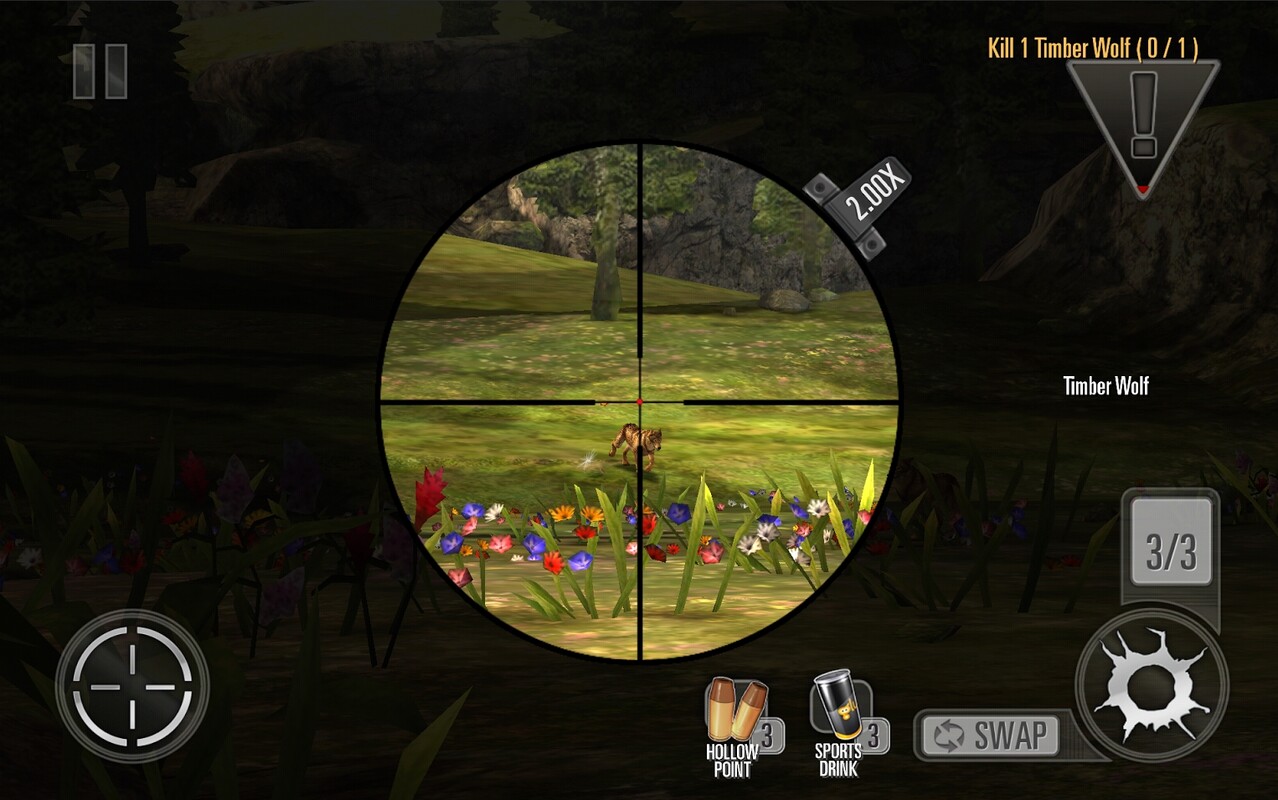Adjust the 2.00X scope zoom tag
1278x800 pixels.
click(861, 207)
